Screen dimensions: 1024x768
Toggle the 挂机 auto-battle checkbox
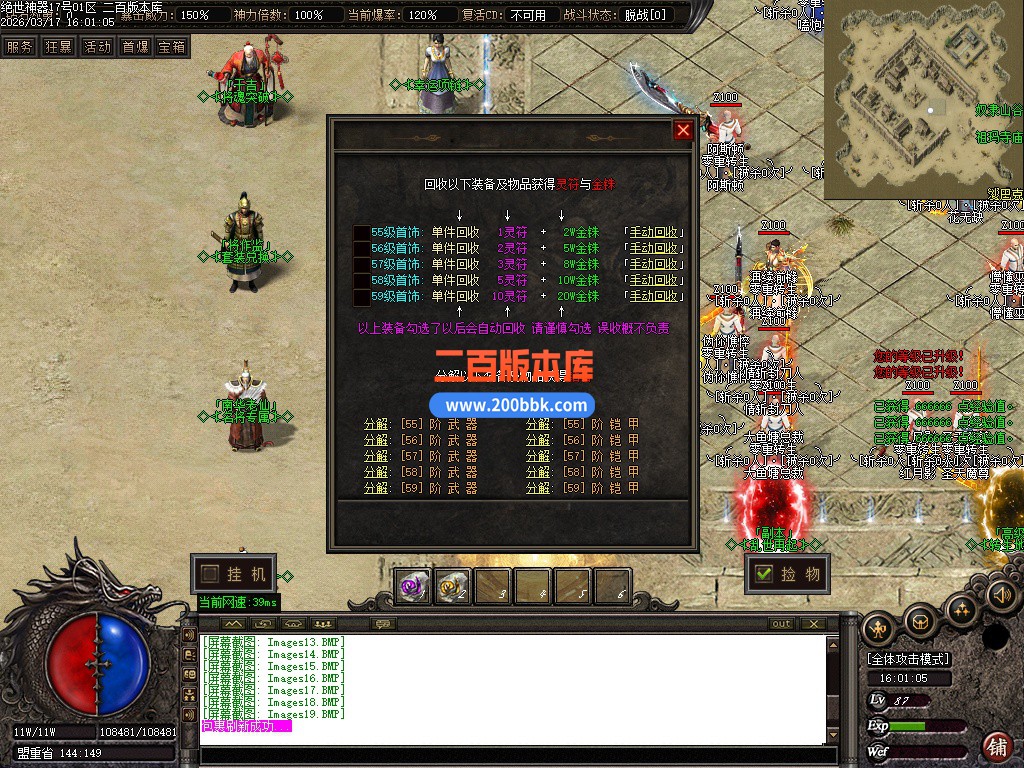(209, 574)
